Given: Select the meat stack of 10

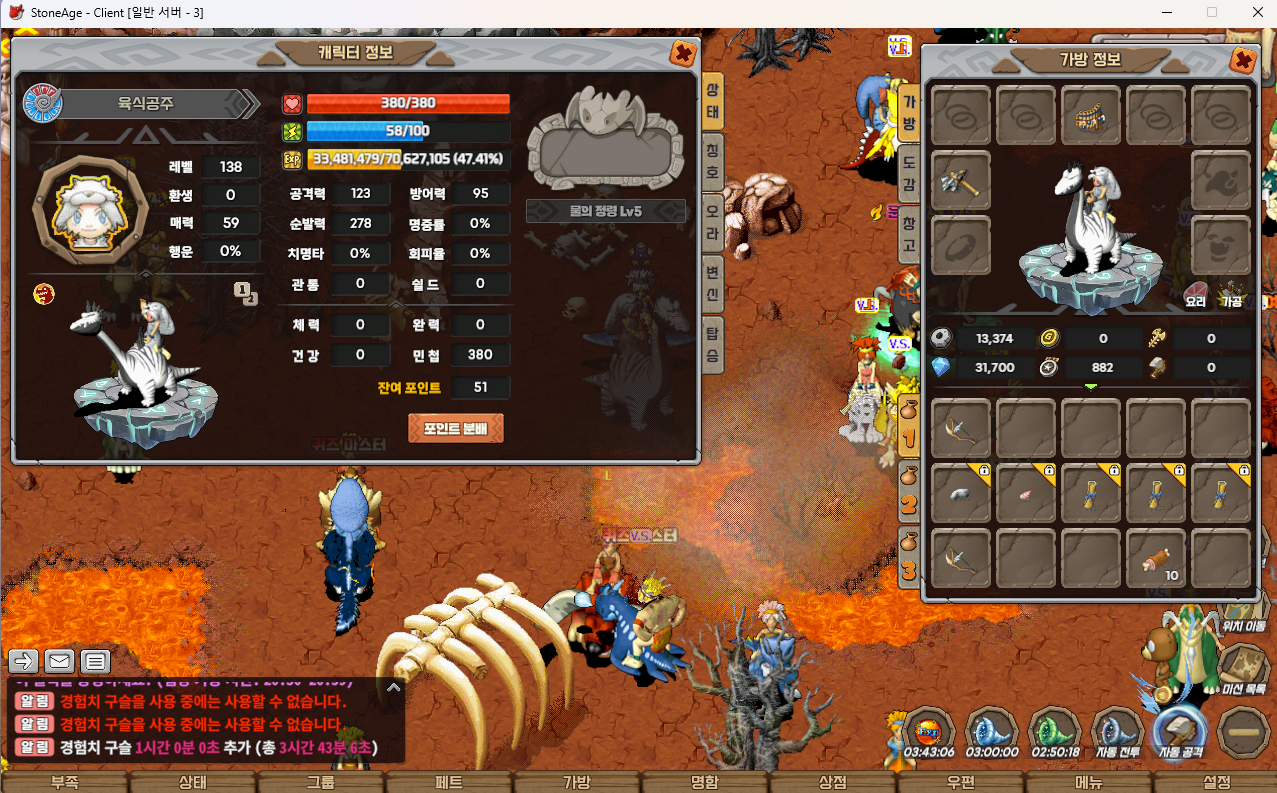Looking at the screenshot, I should pyautogui.click(x=1155, y=558).
